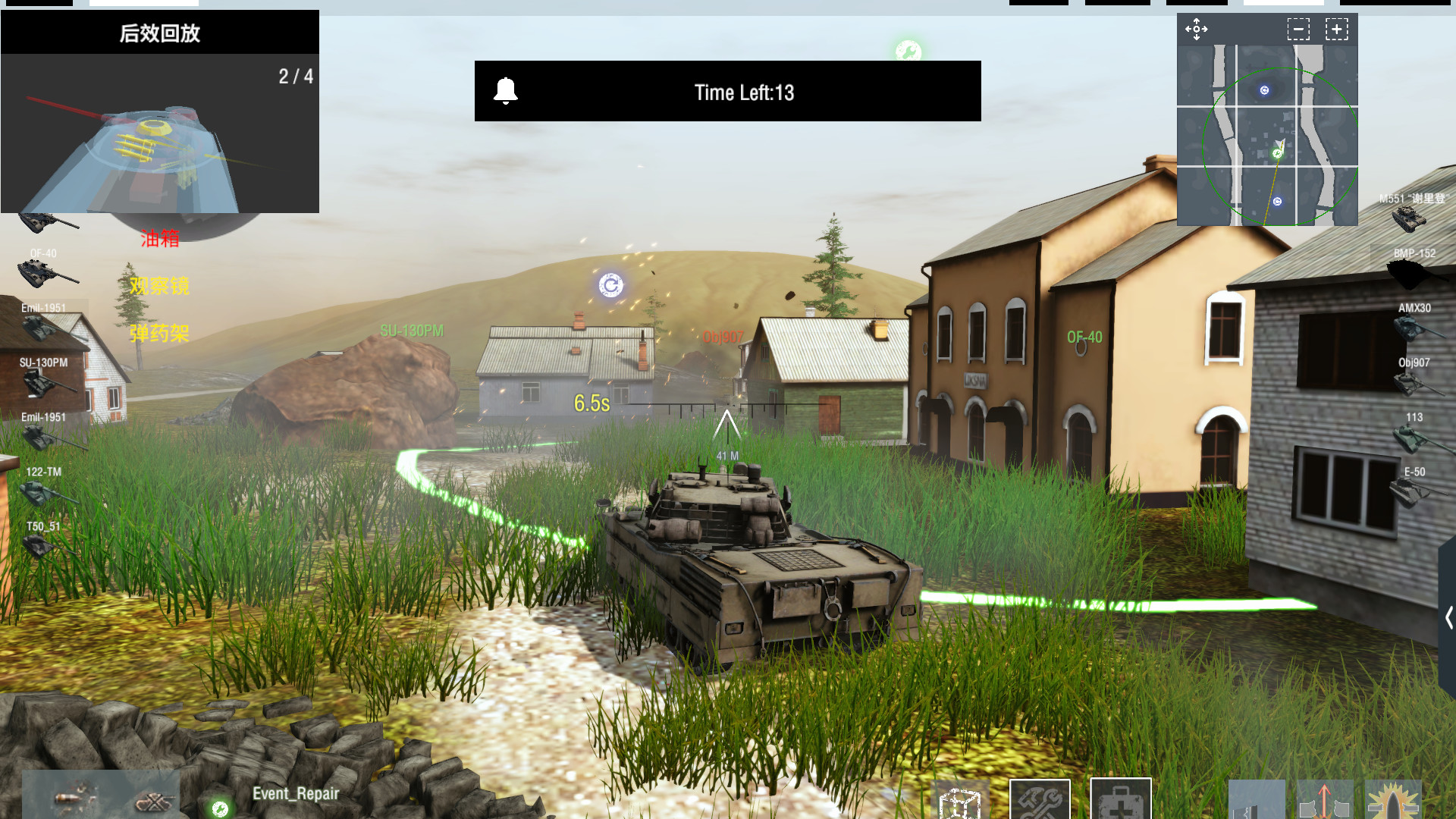Click the bell icon on Time Left banner

pyautogui.click(x=506, y=91)
